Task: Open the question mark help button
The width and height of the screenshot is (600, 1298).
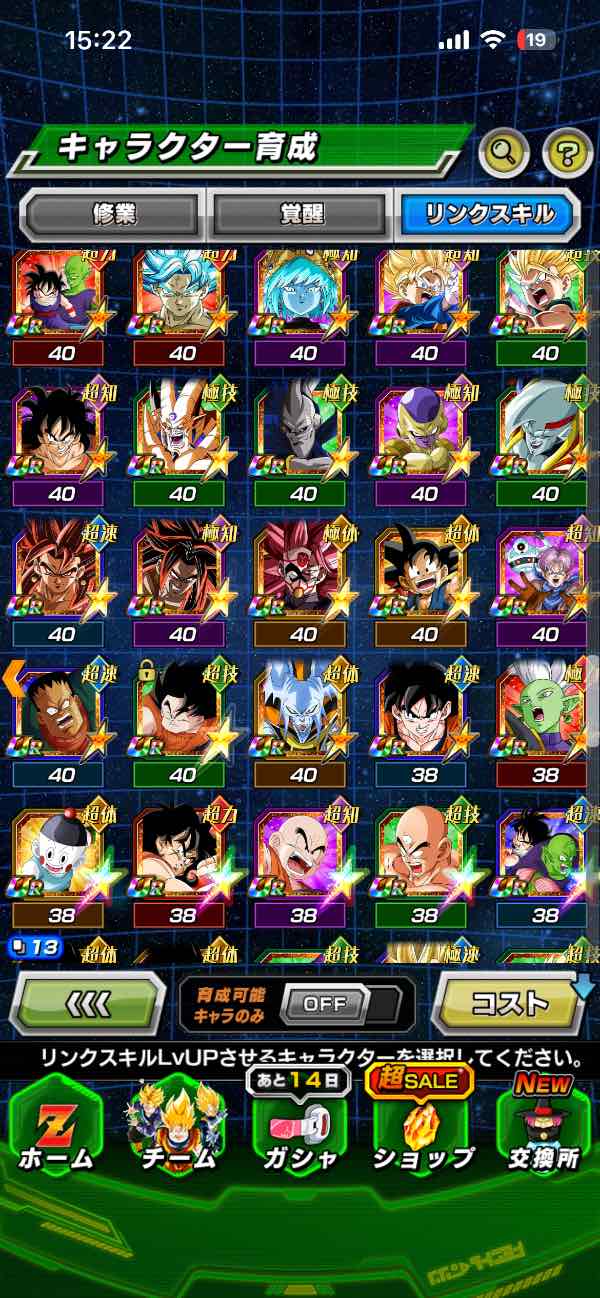Action: coord(567,153)
